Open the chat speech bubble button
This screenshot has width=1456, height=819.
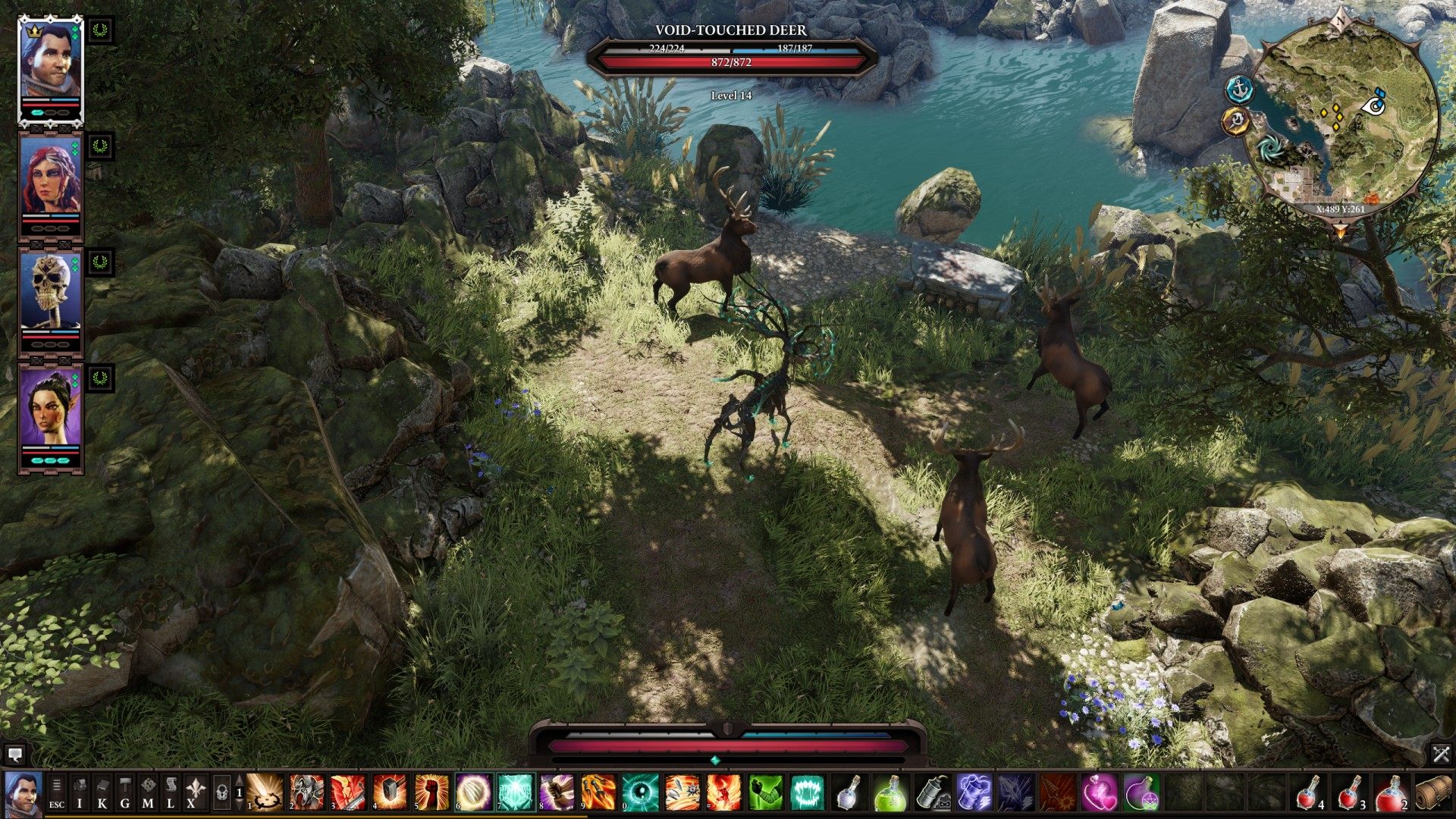pos(14,754)
